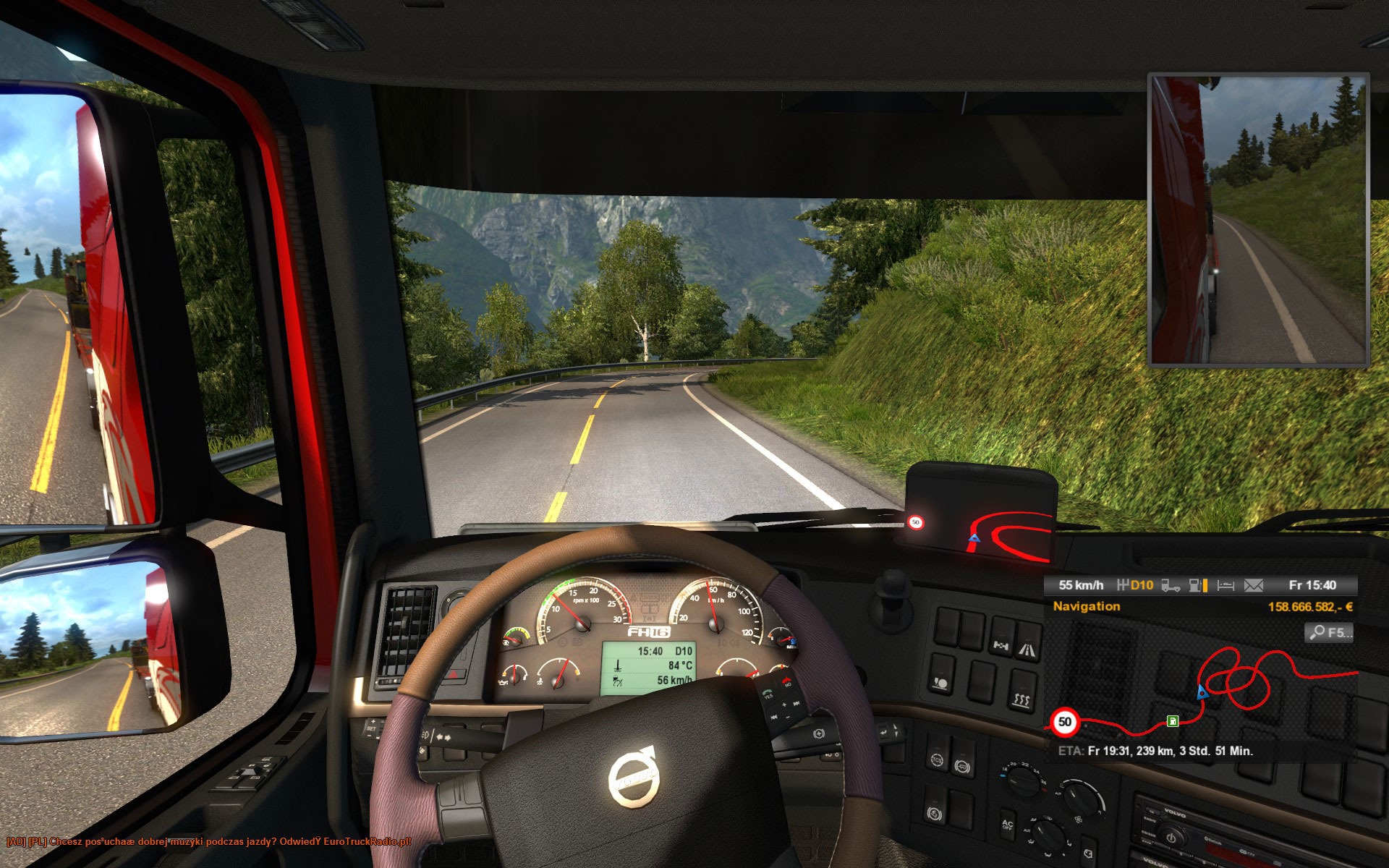Viewport: 1389px width, 868px height.
Task: Open the bed rest indicator
Action: pos(1226,585)
